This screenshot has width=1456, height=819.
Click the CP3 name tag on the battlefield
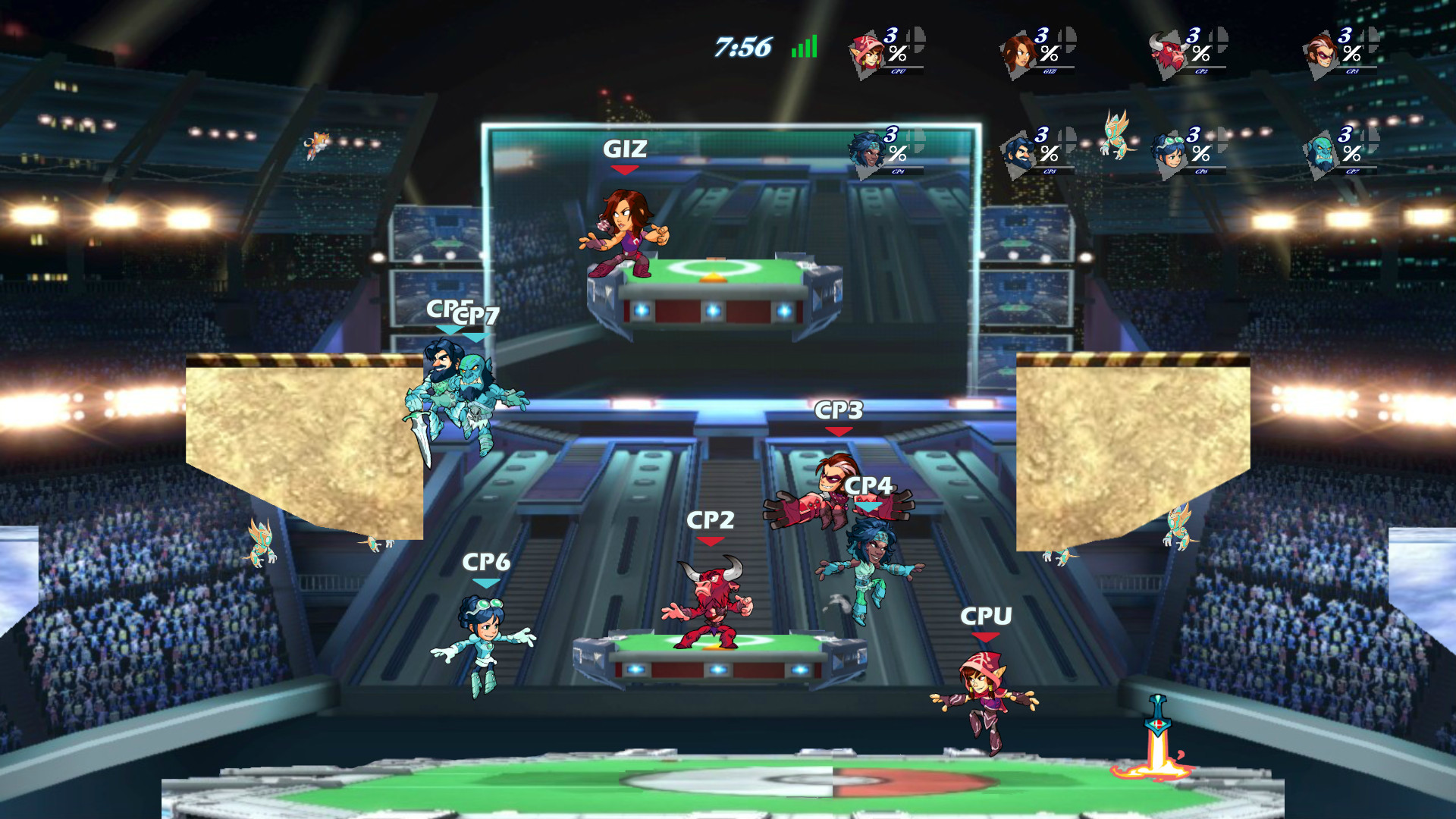coord(838,410)
